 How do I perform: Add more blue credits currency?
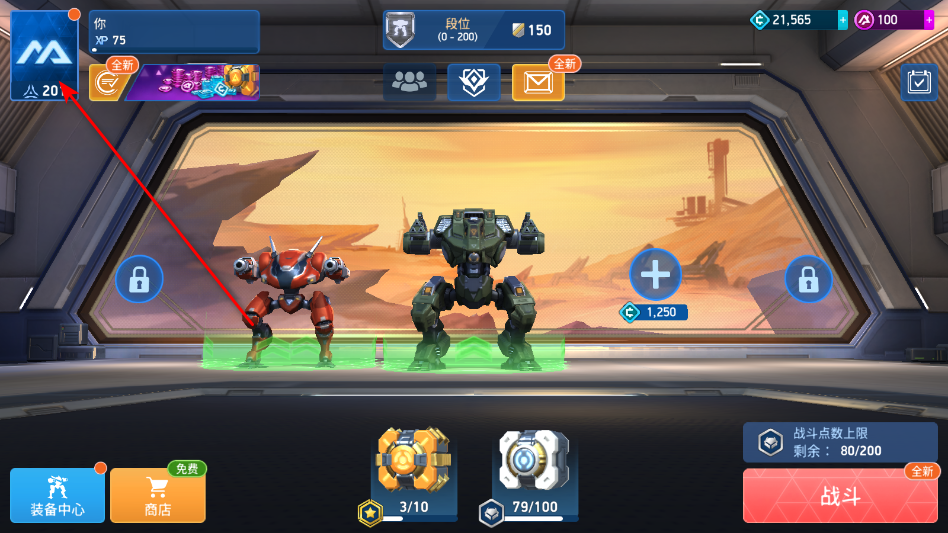pos(842,20)
